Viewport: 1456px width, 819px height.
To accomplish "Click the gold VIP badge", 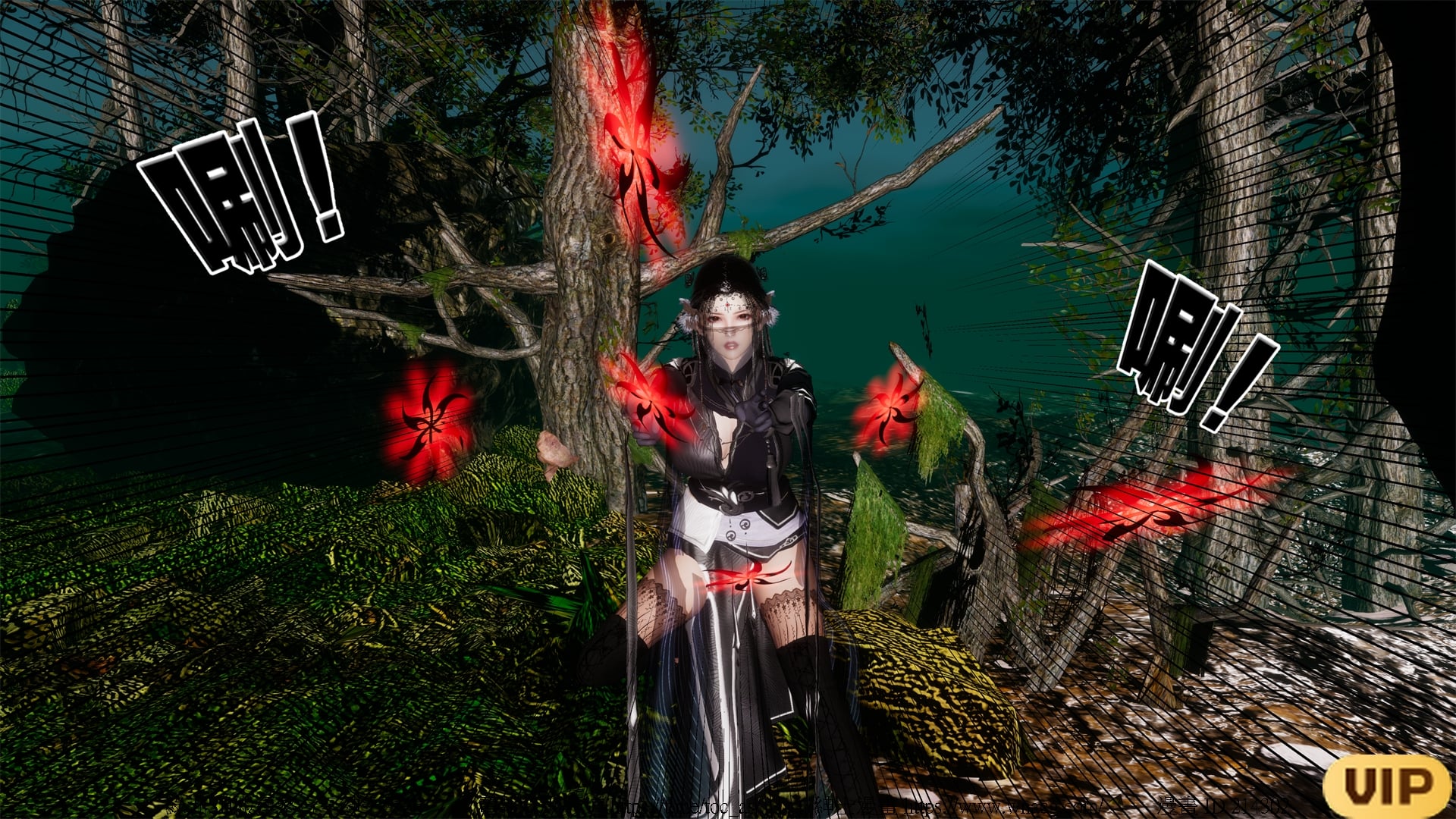I will pos(1388,785).
